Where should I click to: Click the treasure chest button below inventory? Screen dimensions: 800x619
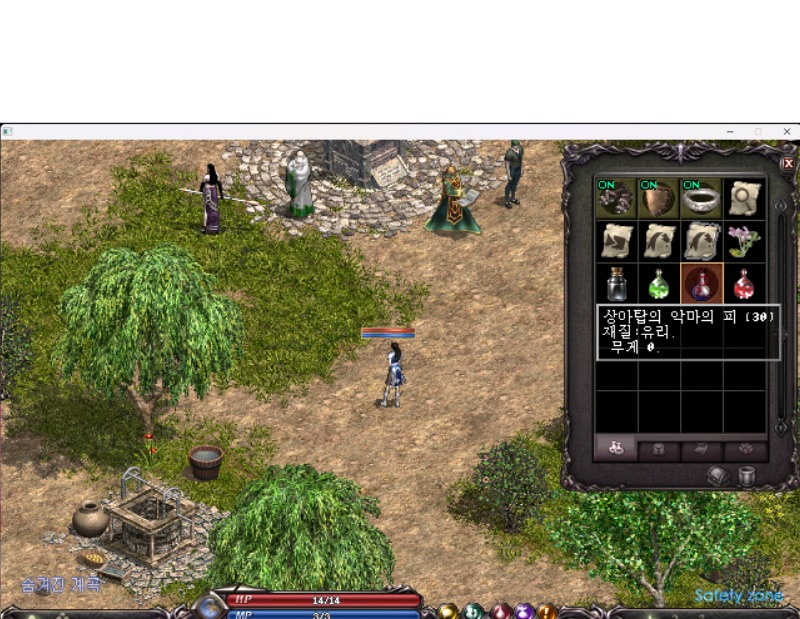pos(718,476)
